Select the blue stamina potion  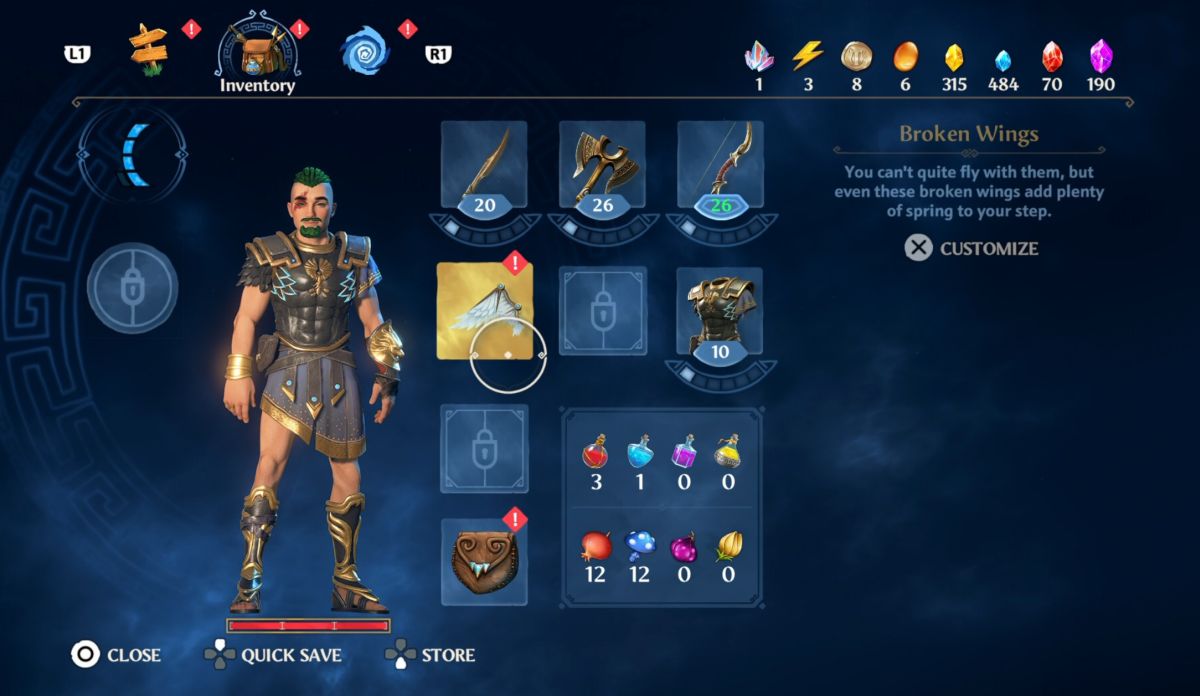639,456
